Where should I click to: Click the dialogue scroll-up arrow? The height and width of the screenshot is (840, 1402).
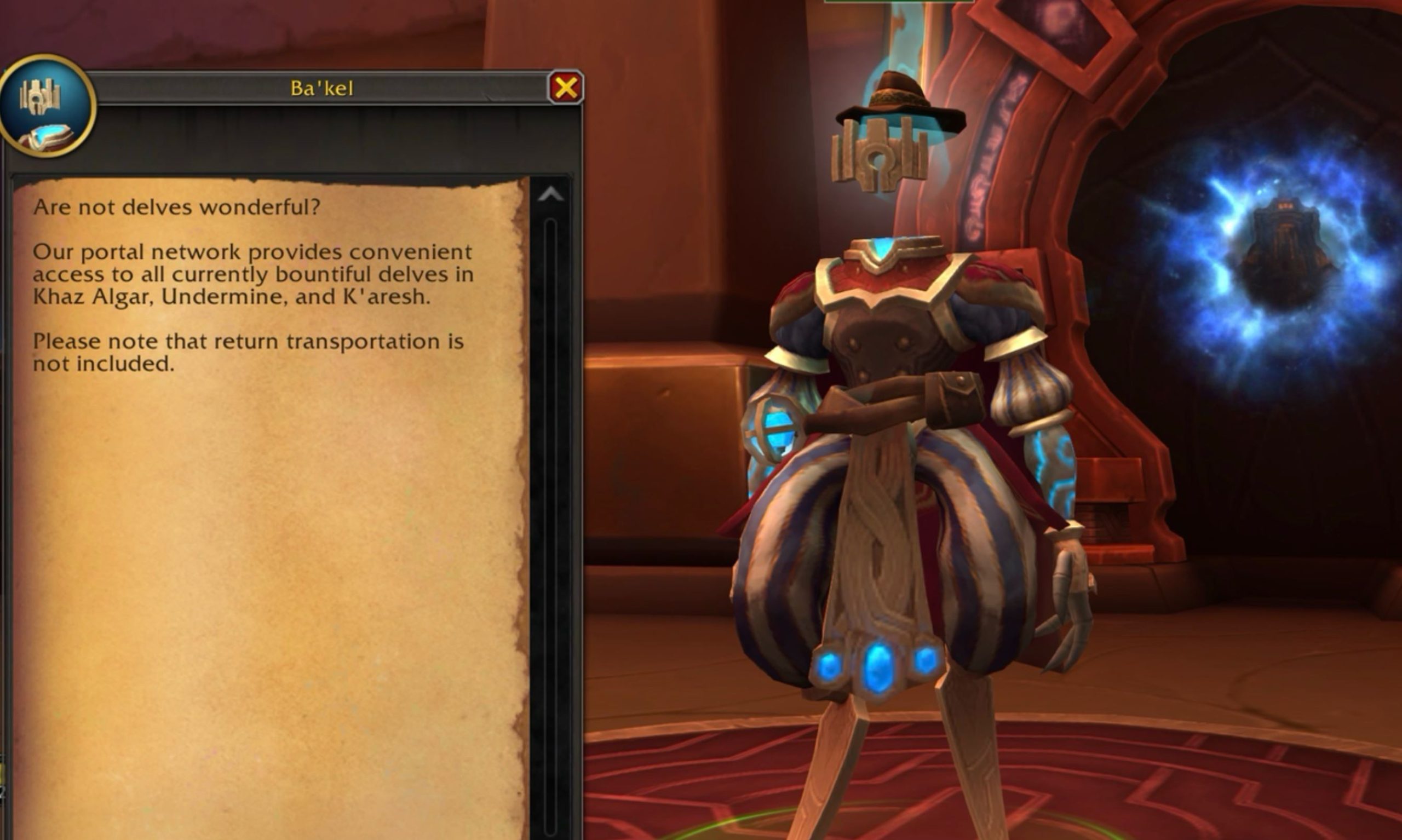click(x=550, y=195)
